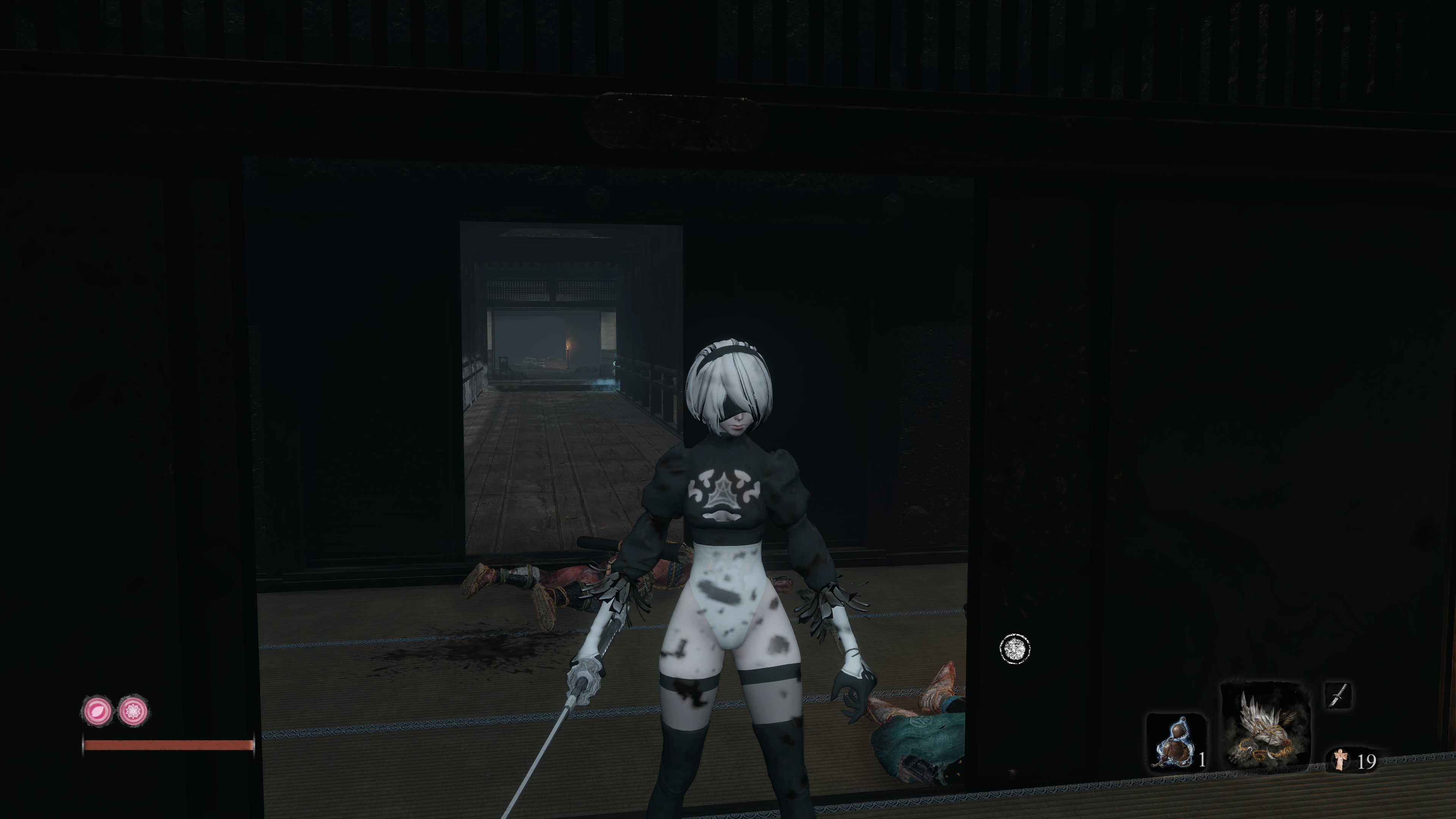Click the pink petal resurrection node
Screen dimensions: 1456x819
97,711
